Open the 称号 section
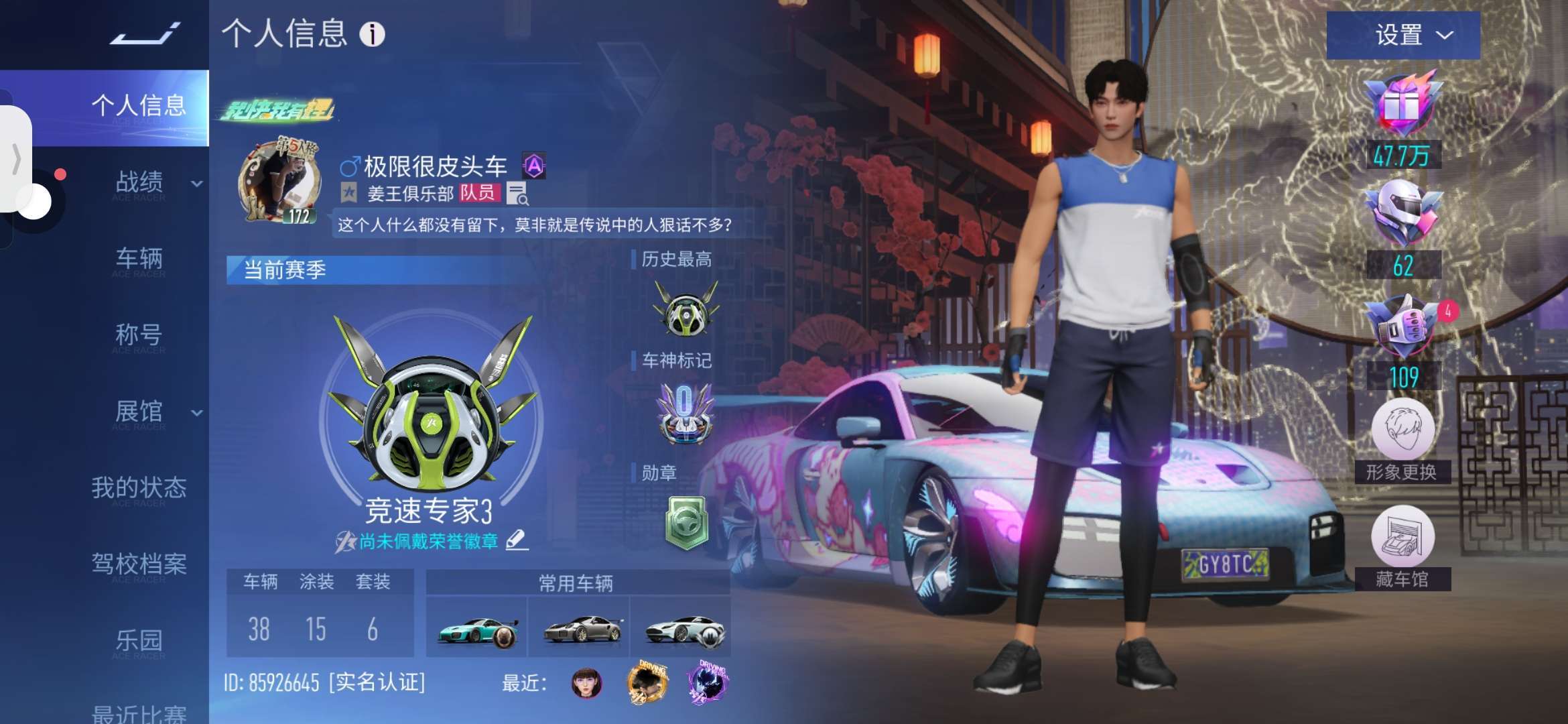Viewport: 1568px width, 724px height. click(139, 335)
